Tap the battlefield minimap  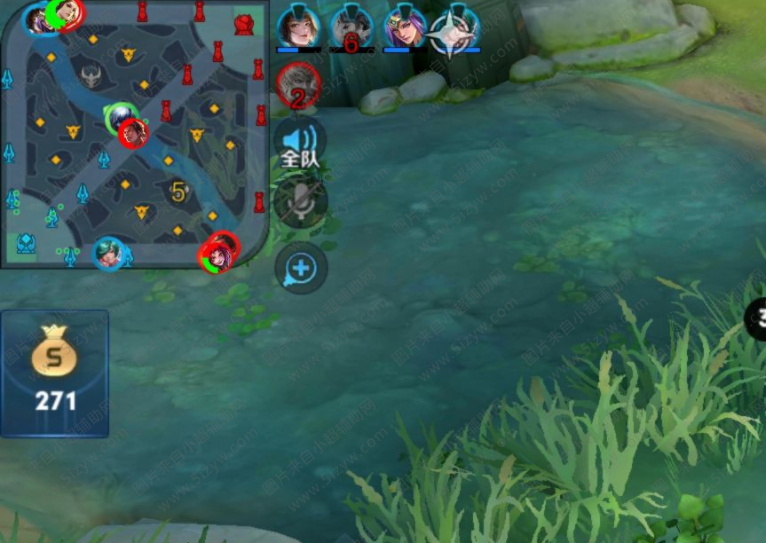(134, 133)
